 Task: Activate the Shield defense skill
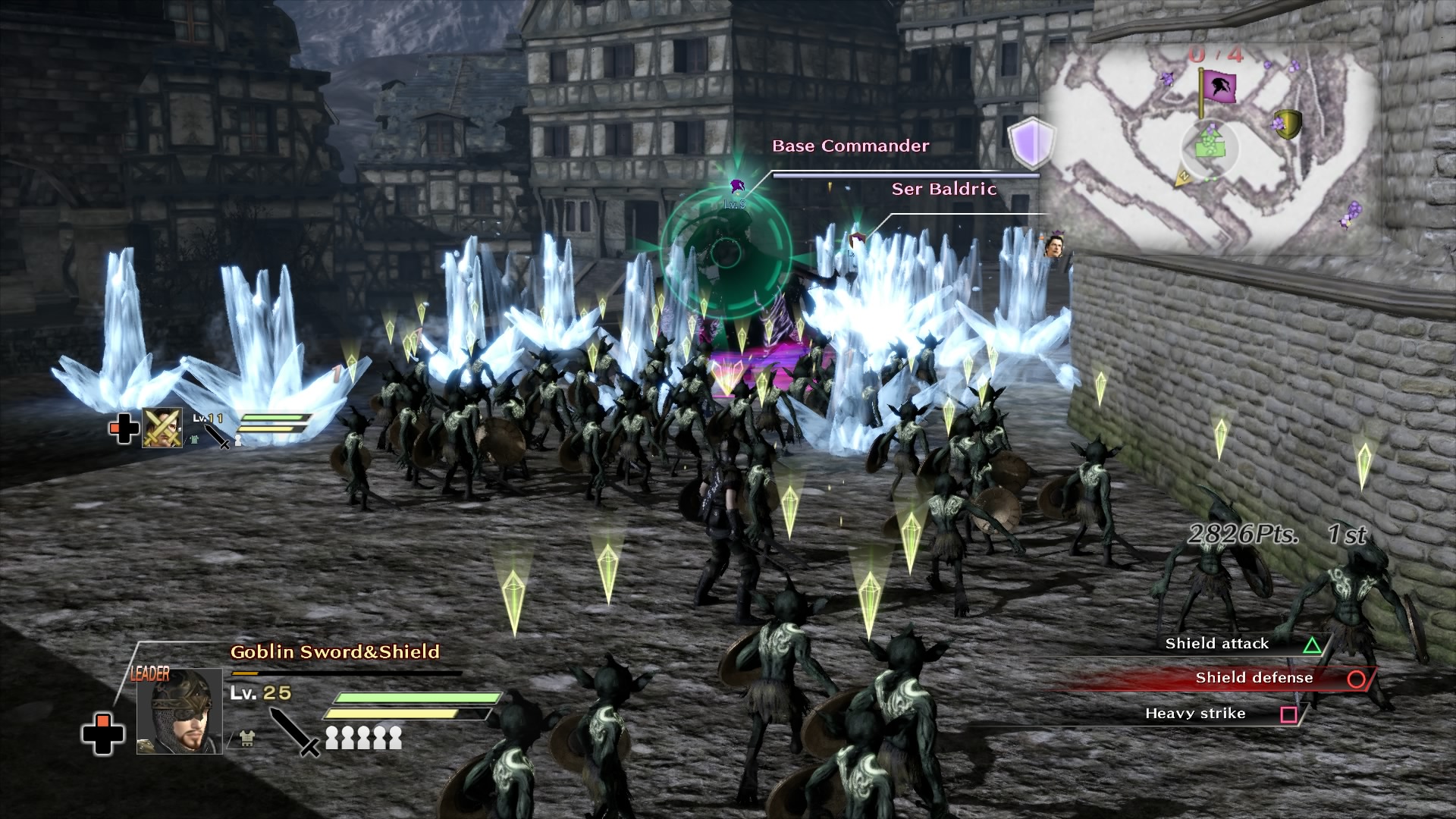tap(1254, 678)
